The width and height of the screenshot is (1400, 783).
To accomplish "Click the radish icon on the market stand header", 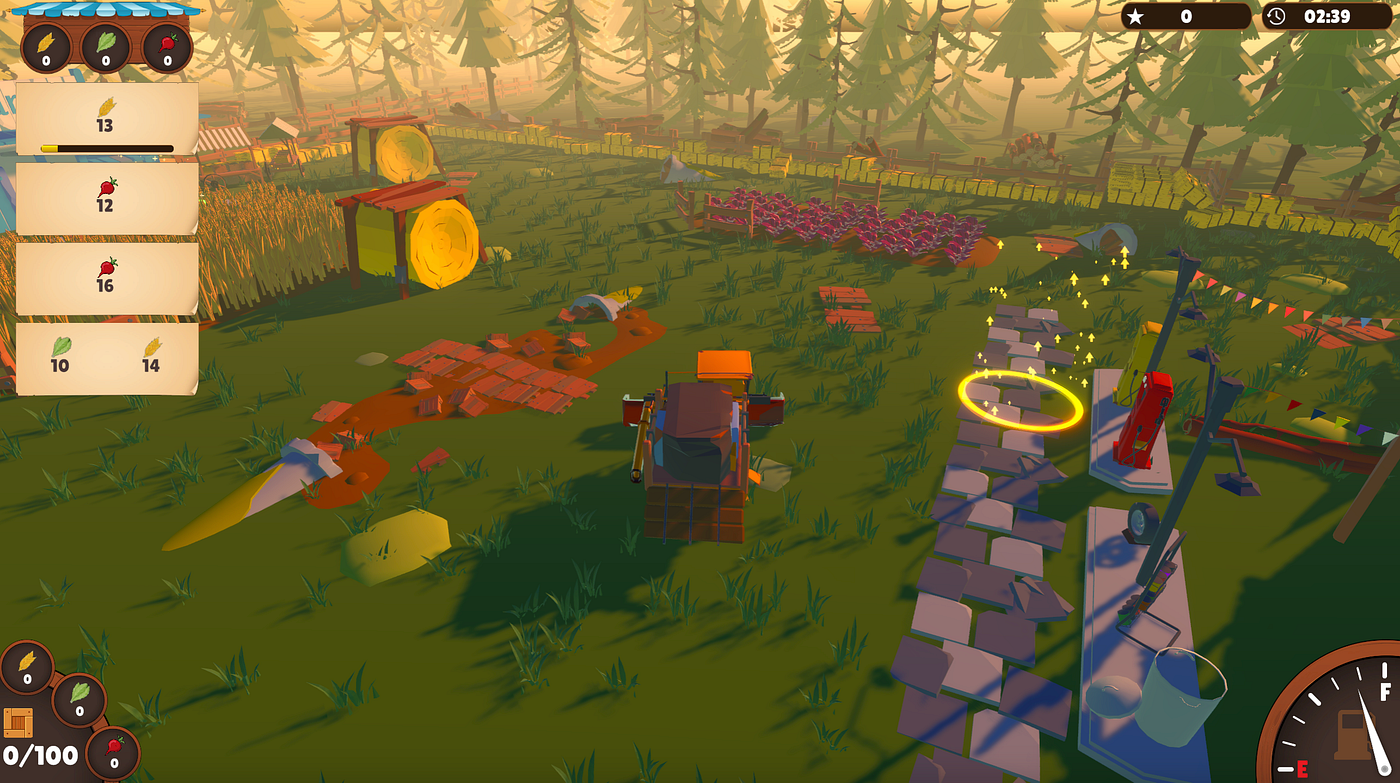I will point(167,42).
